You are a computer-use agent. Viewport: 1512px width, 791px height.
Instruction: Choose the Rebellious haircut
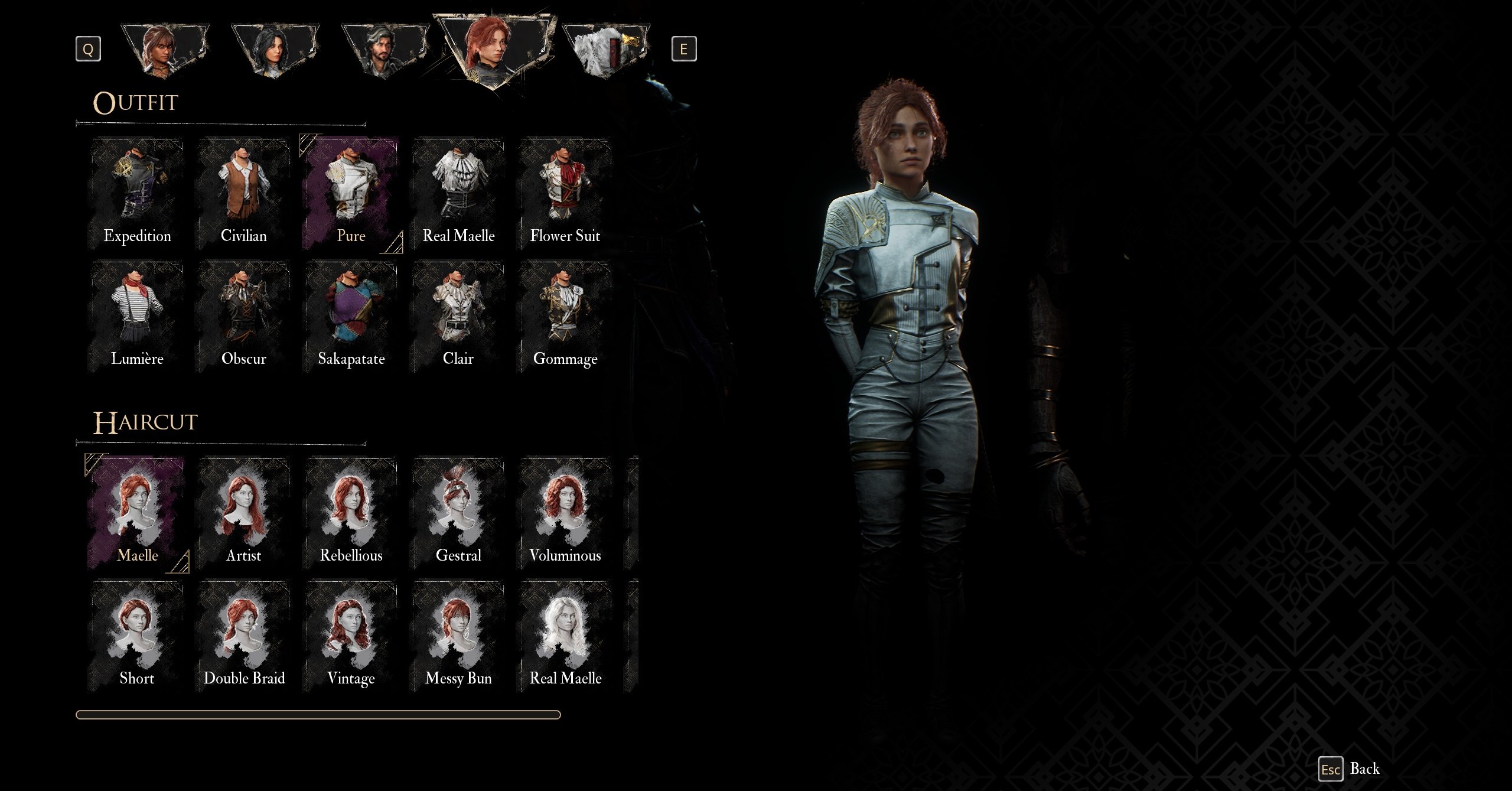(x=351, y=512)
